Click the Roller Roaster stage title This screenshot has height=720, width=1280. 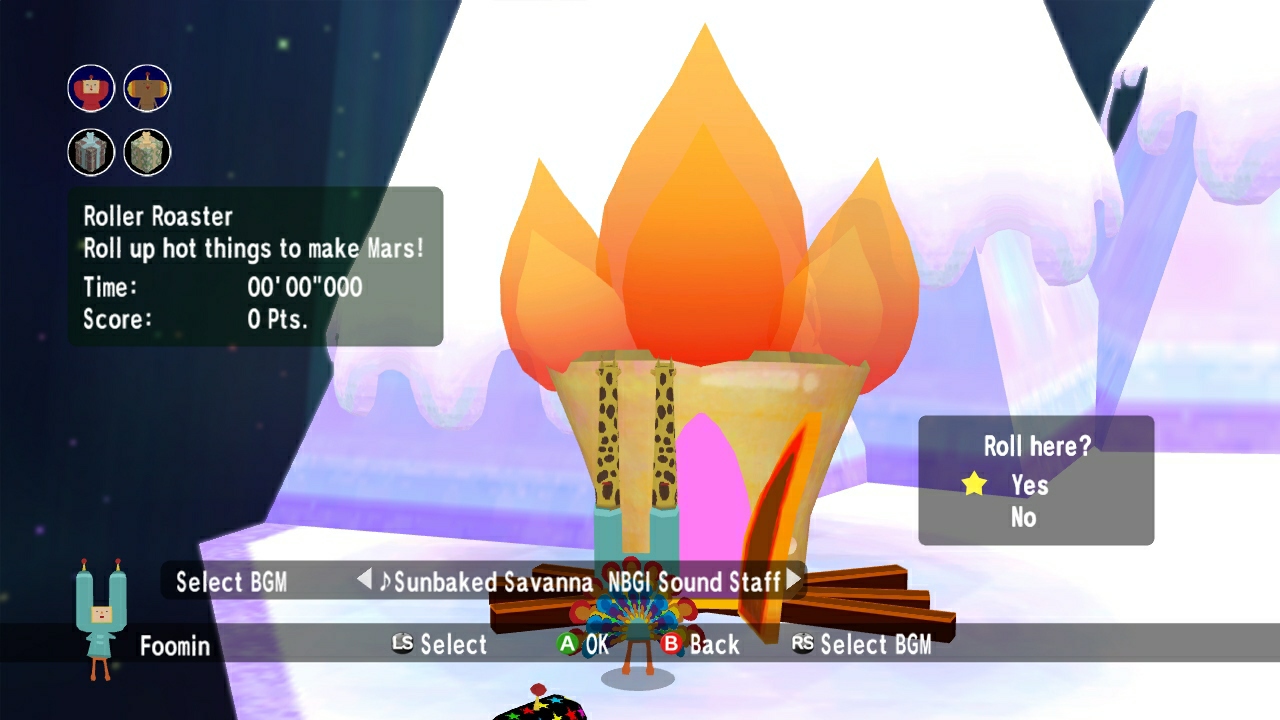(x=156, y=216)
